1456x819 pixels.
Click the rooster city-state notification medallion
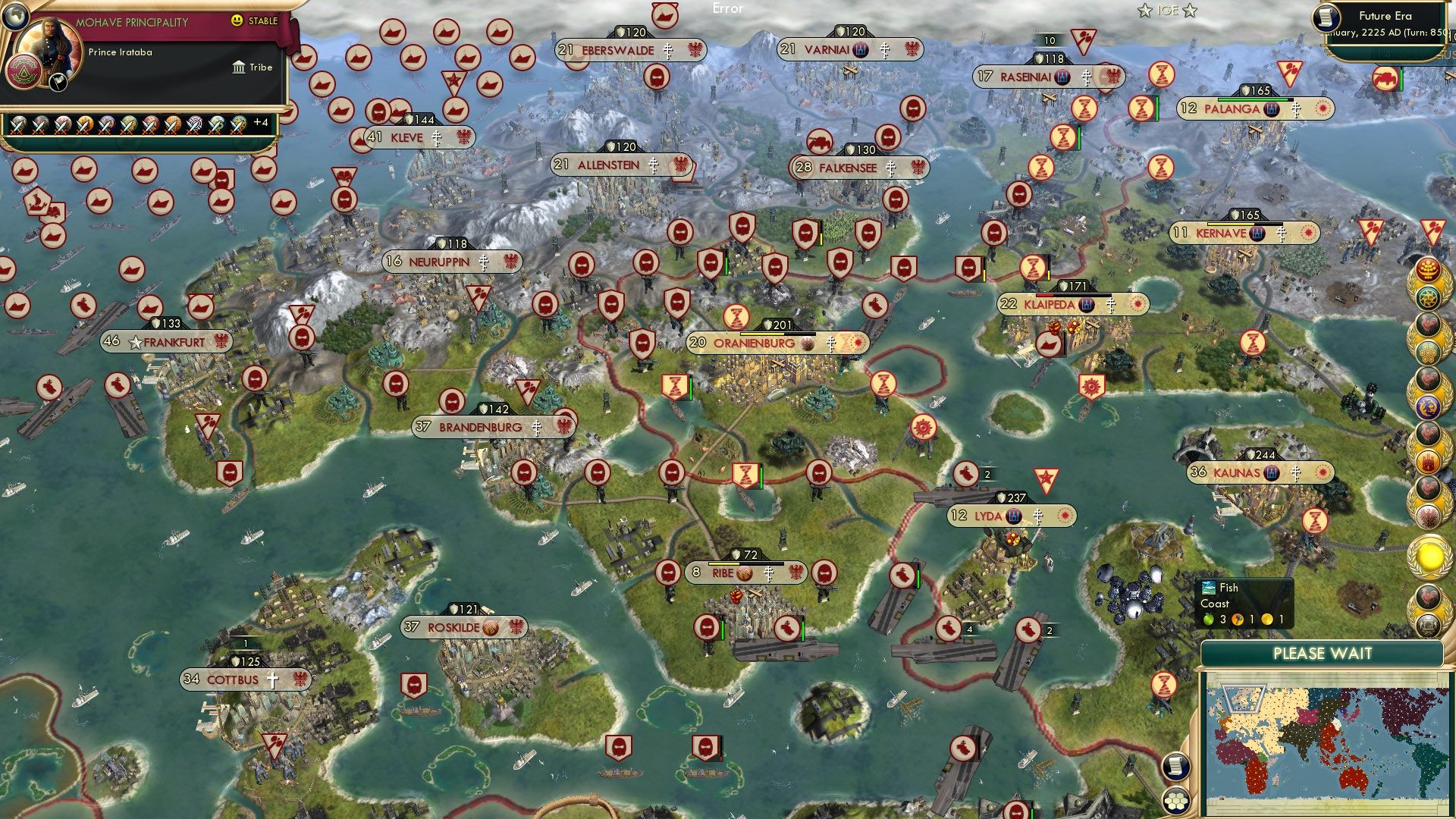[x=1429, y=325]
